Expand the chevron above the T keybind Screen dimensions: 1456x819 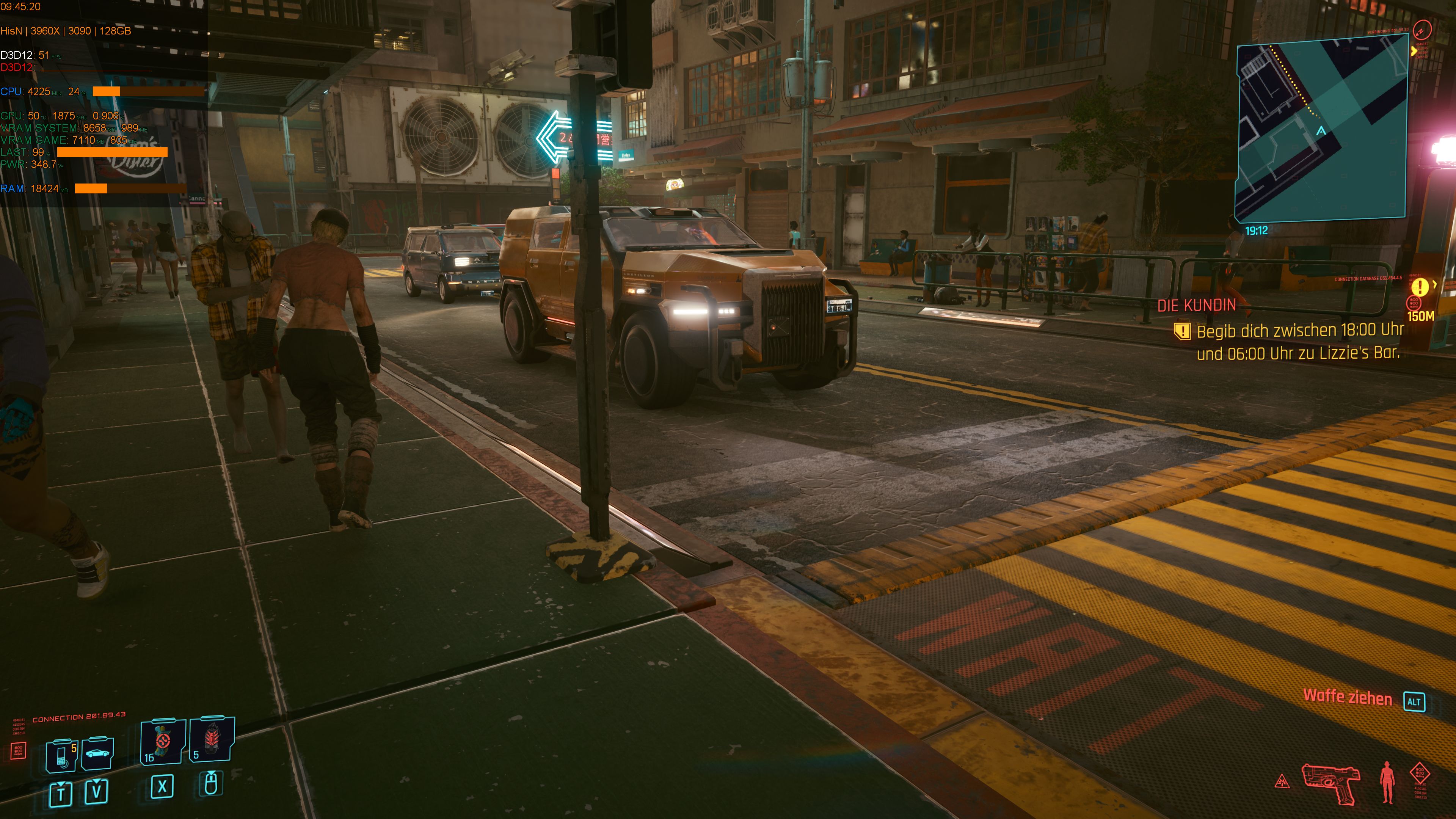pos(61,784)
